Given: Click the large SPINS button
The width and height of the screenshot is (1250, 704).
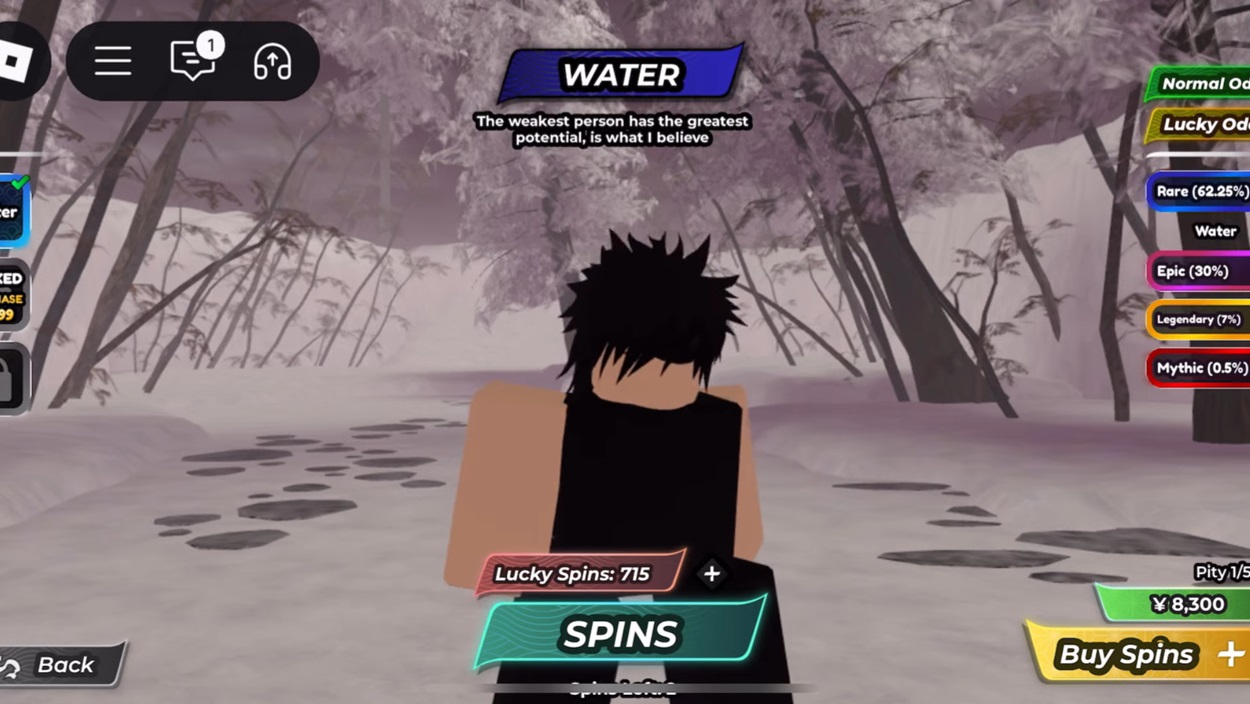Looking at the screenshot, I should 620,634.
